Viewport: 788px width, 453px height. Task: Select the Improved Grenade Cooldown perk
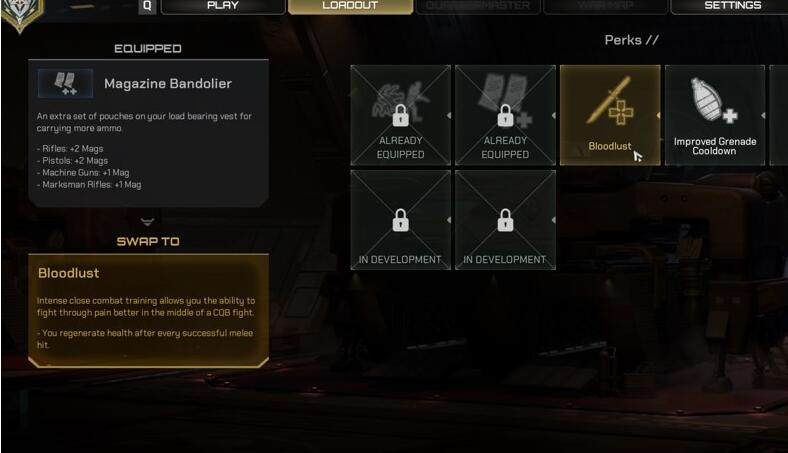(714, 114)
